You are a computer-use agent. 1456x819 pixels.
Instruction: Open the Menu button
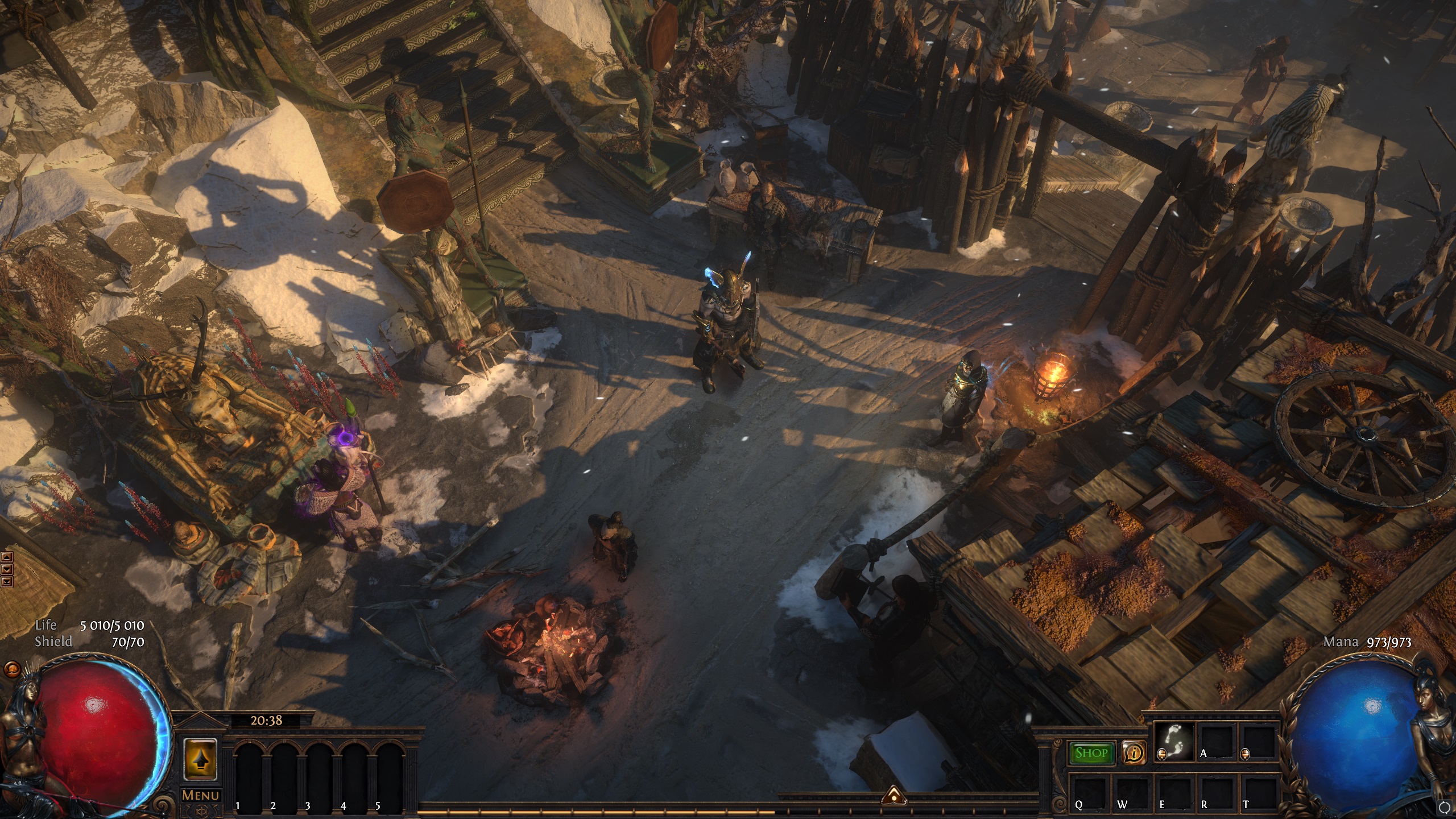point(201,795)
